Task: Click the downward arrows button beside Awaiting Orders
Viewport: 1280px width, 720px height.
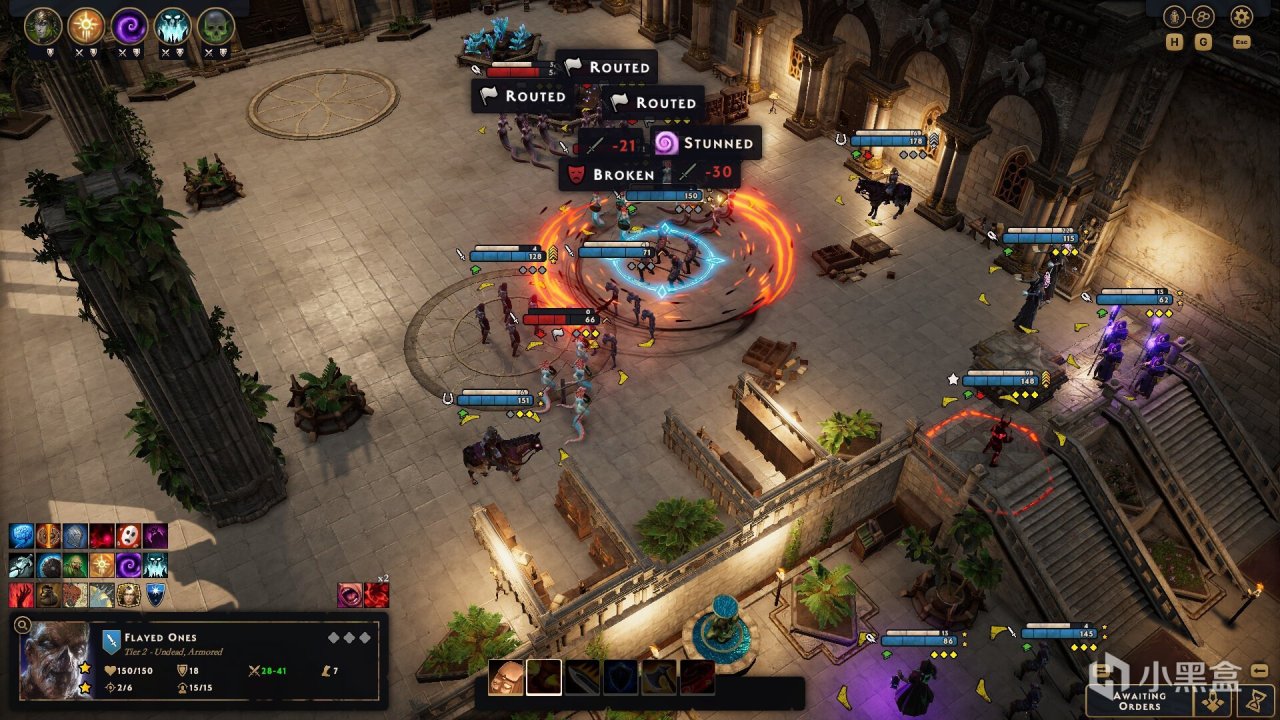Action: [x=1214, y=702]
